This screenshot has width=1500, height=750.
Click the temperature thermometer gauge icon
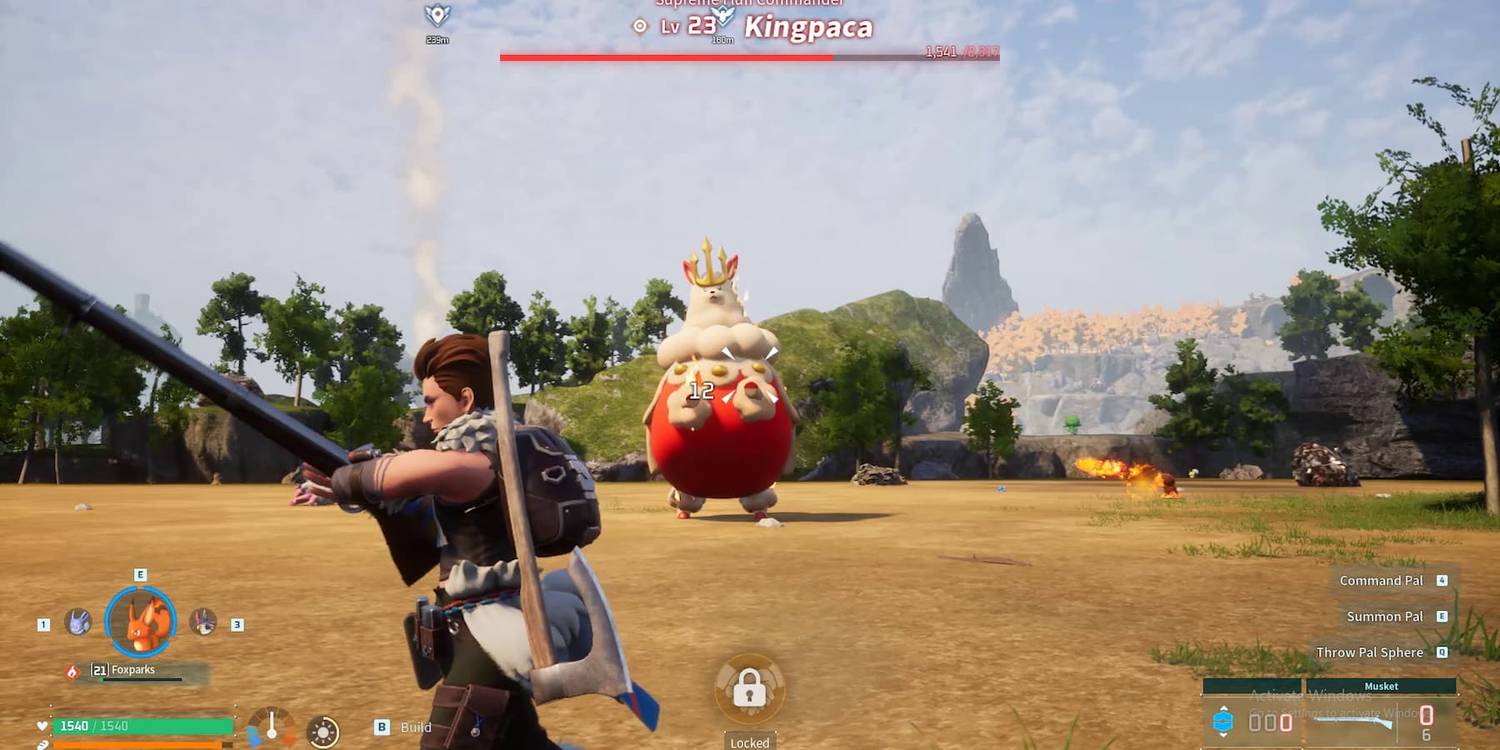coord(271,724)
